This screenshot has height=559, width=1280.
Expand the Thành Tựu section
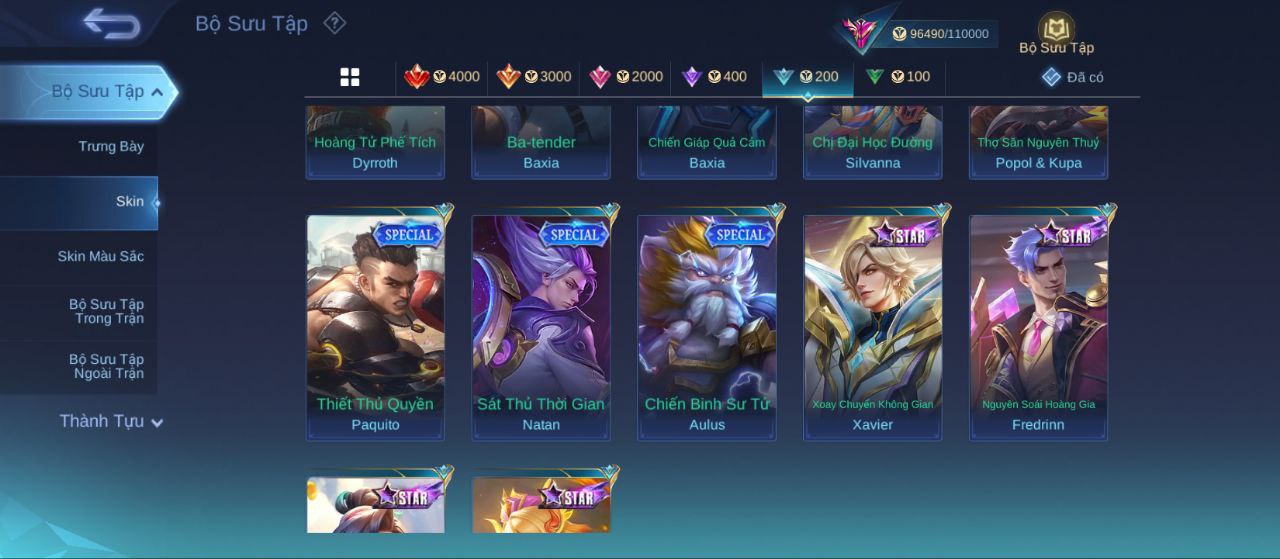(110, 422)
